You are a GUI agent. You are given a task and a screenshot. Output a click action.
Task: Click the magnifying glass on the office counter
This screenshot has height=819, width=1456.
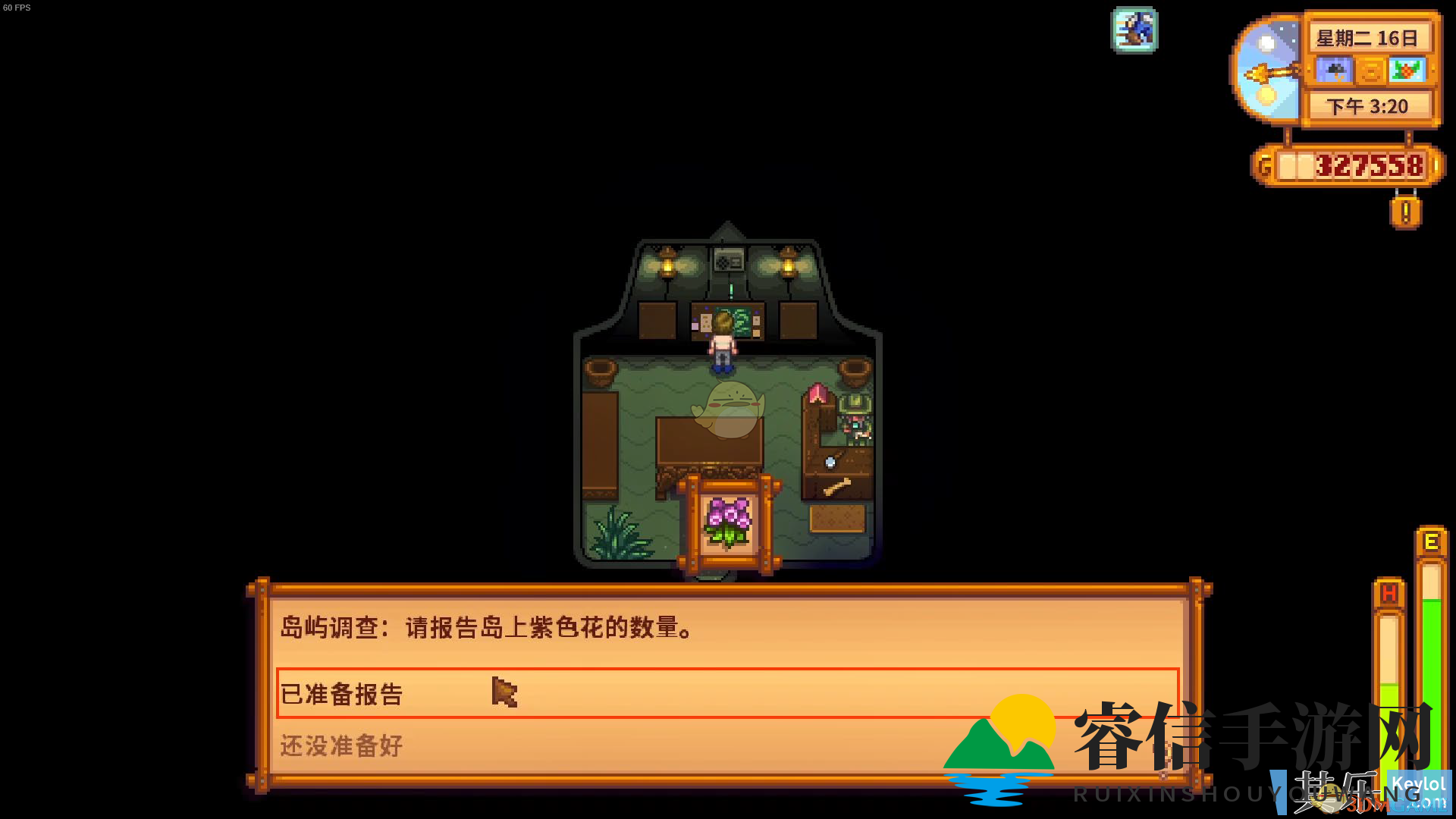830,462
